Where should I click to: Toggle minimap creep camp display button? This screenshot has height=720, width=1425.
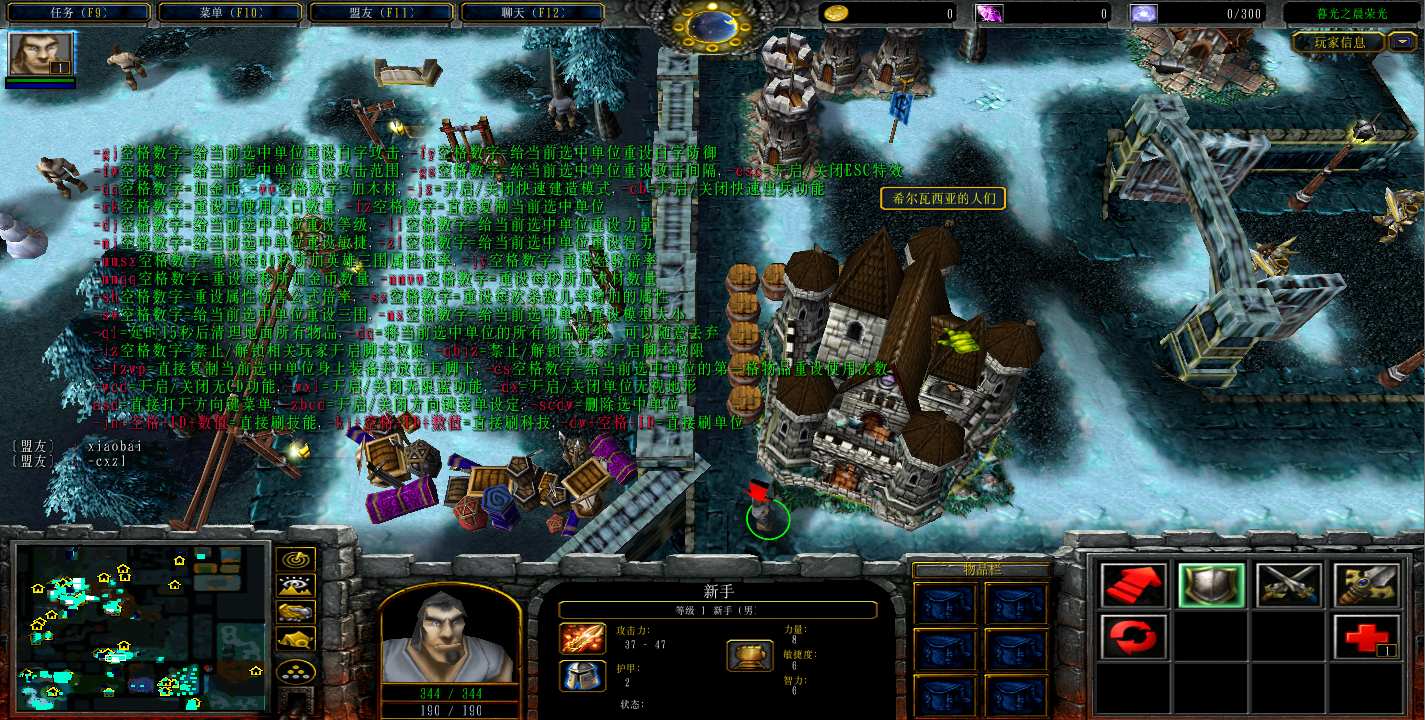pos(296,638)
